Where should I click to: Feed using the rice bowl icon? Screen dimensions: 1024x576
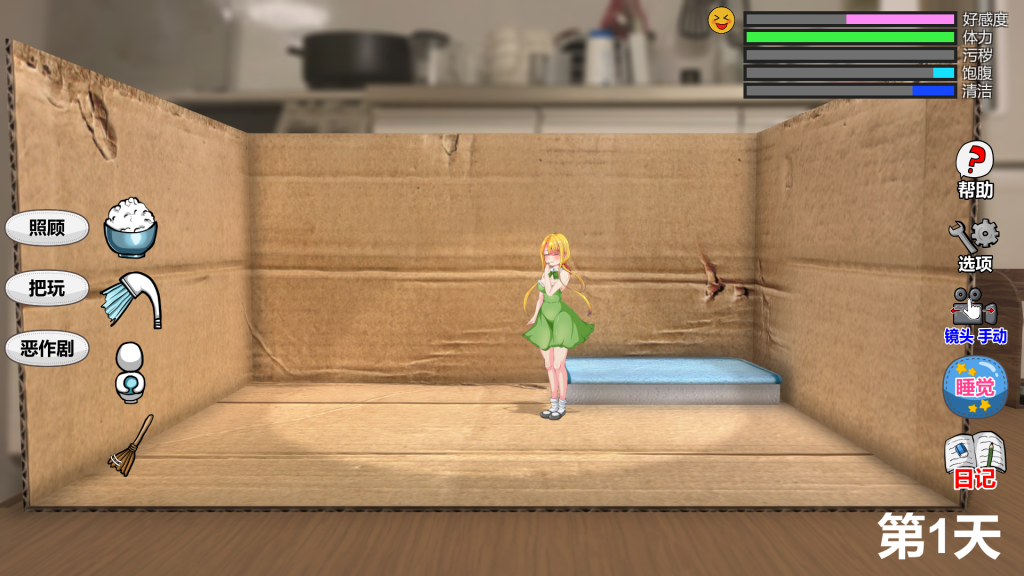pyautogui.click(x=131, y=229)
